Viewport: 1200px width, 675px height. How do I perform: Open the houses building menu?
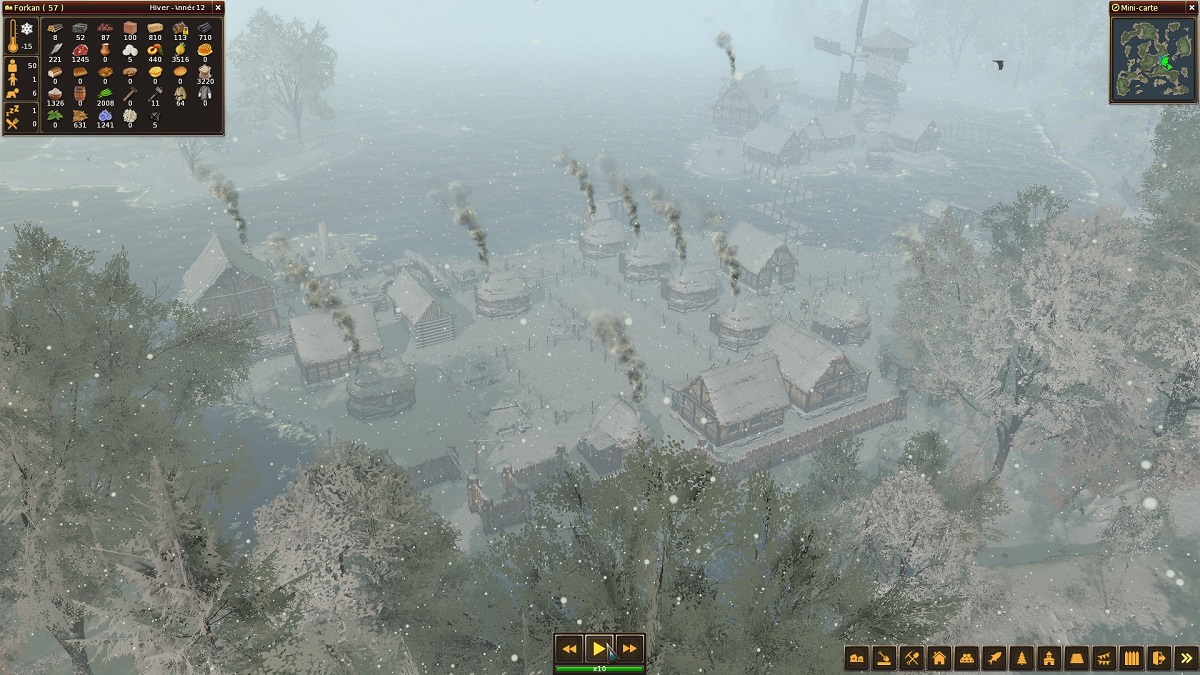pos(857,657)
